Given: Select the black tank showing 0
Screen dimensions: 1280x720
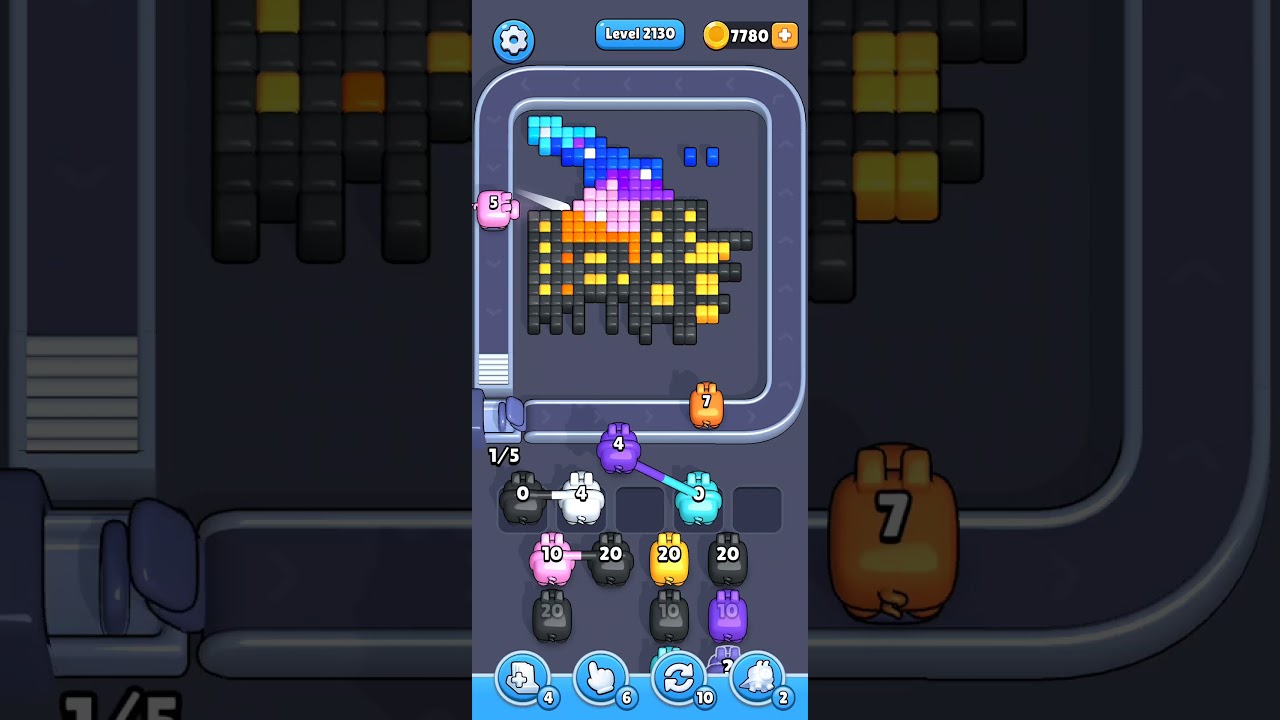Looking at the screenshot, I should coord(521,497).
